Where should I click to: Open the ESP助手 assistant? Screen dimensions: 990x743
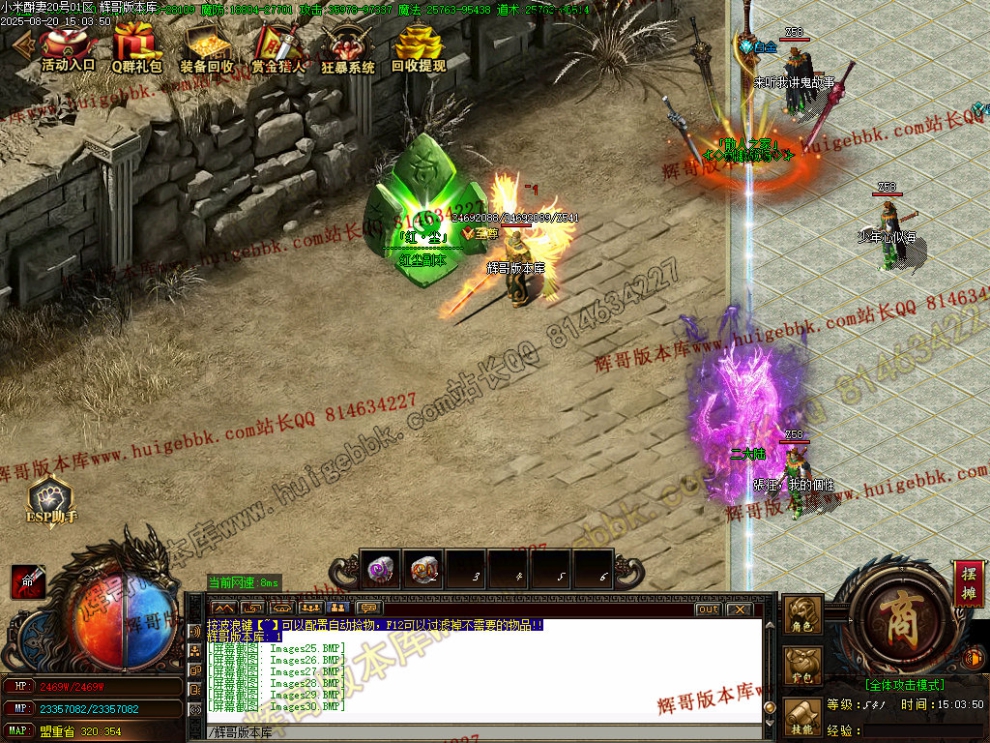coord(51,499)
